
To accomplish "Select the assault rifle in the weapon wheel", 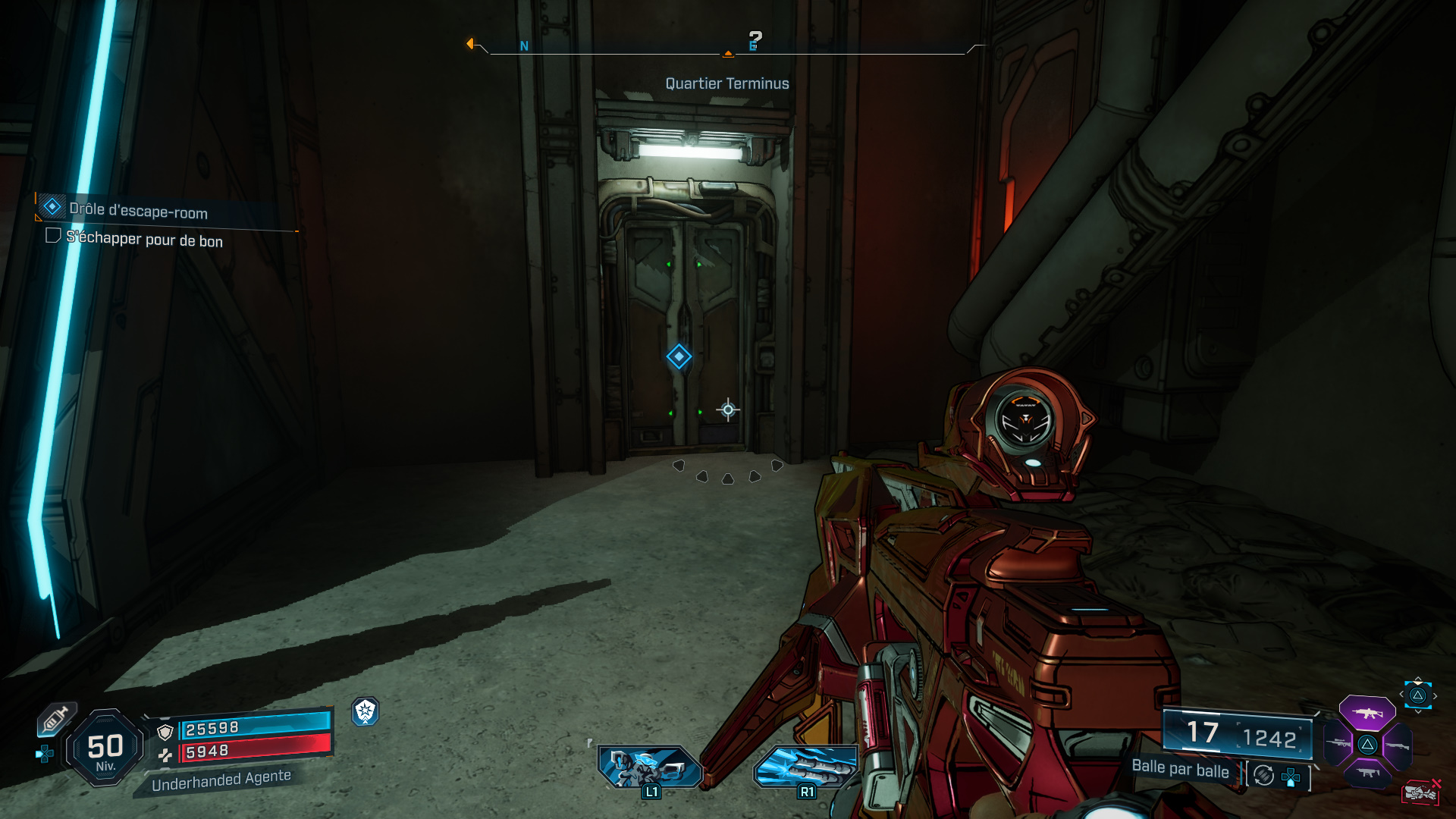I will pyautogui.click(x=1367, y=714).
